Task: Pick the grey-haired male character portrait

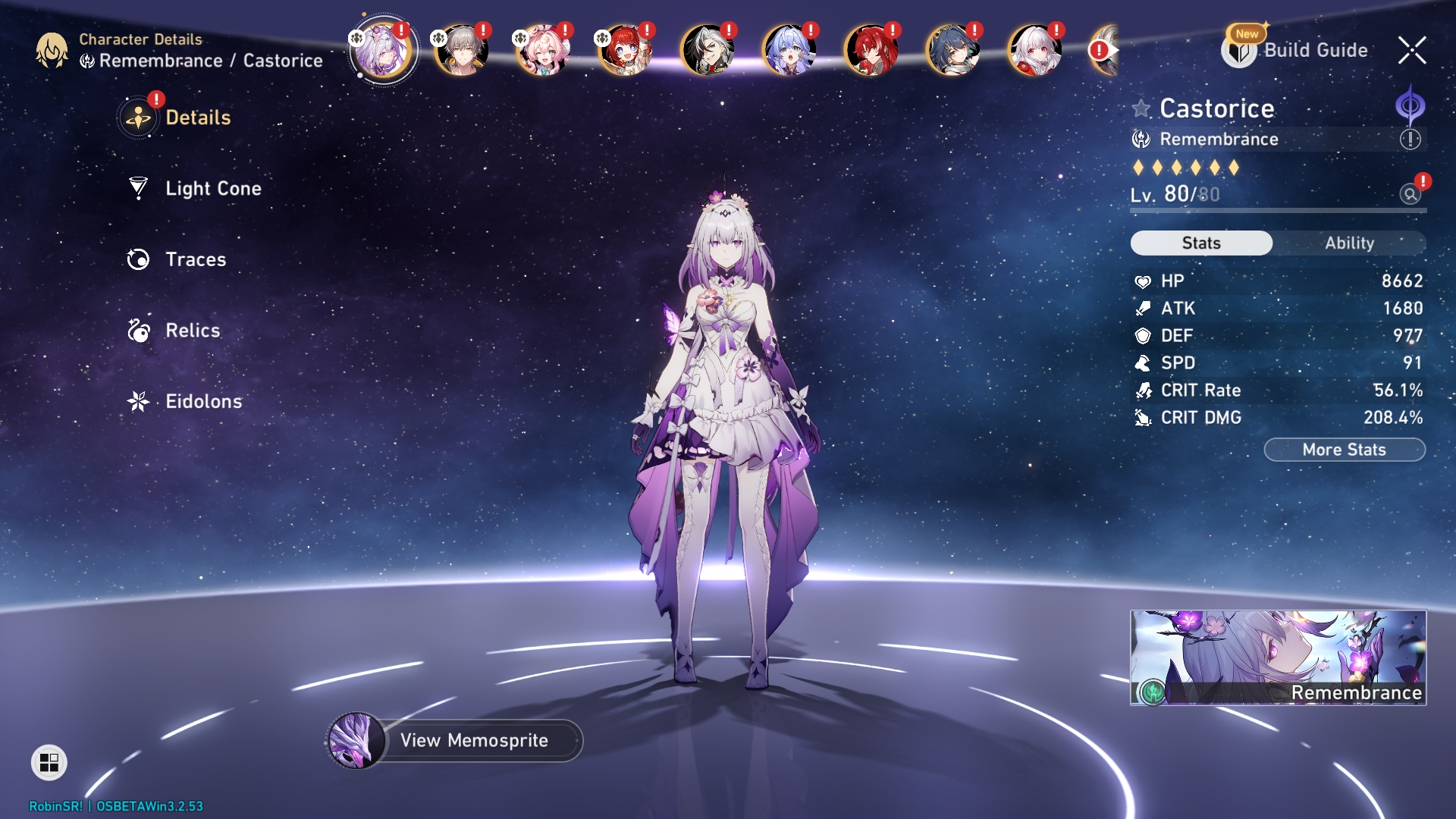Action: [461, 50]
